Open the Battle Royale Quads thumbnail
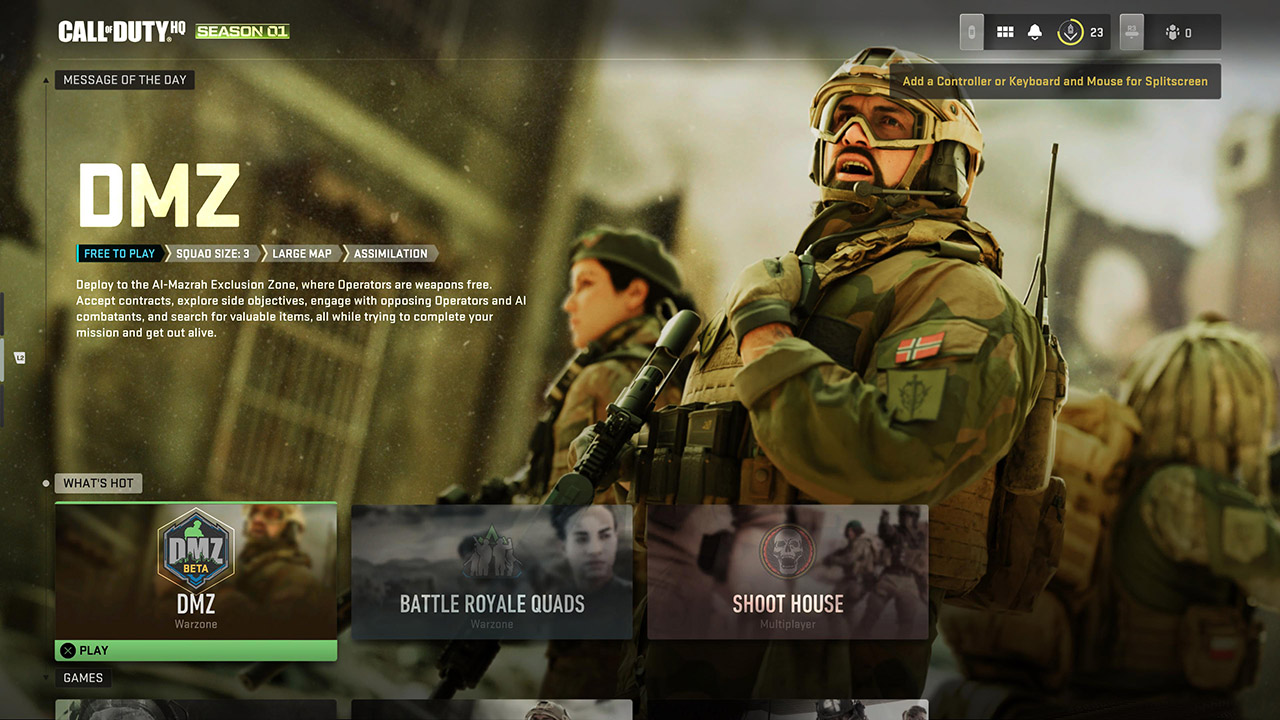The height and width of the screenshot is (720, 1280). tap(491, 572)
